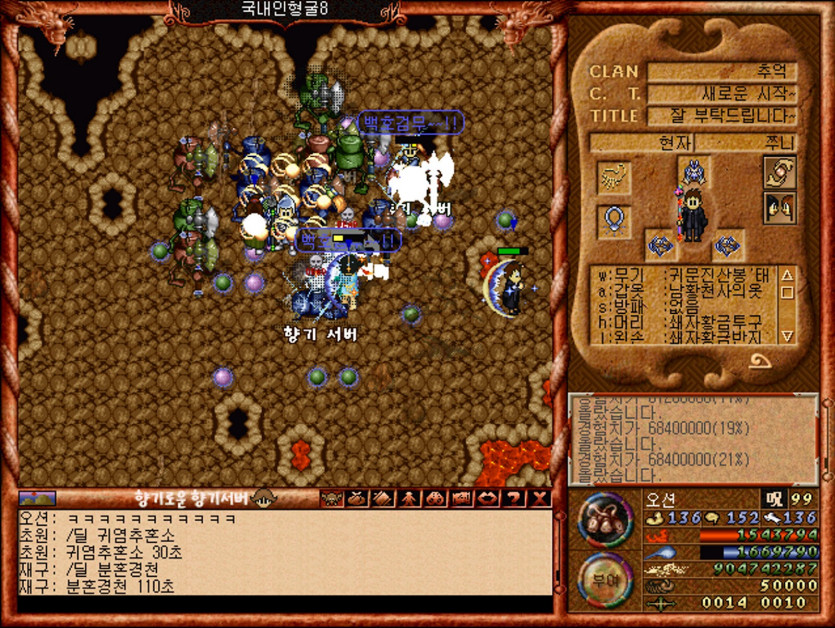
Task: Click the two faces icon
Action: pyautogui.click(x=779, y=208)
